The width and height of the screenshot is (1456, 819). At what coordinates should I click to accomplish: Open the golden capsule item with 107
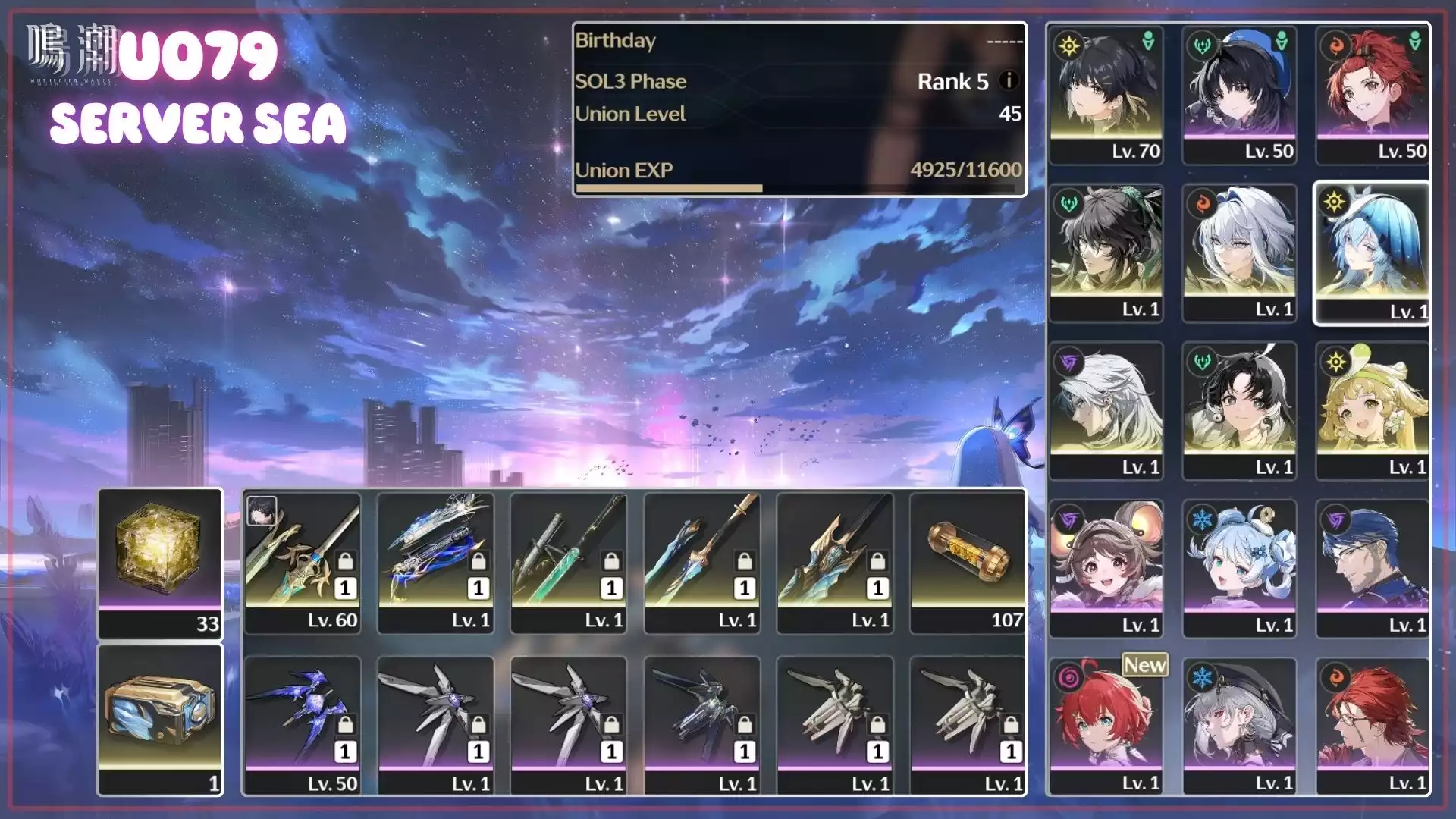968,561
